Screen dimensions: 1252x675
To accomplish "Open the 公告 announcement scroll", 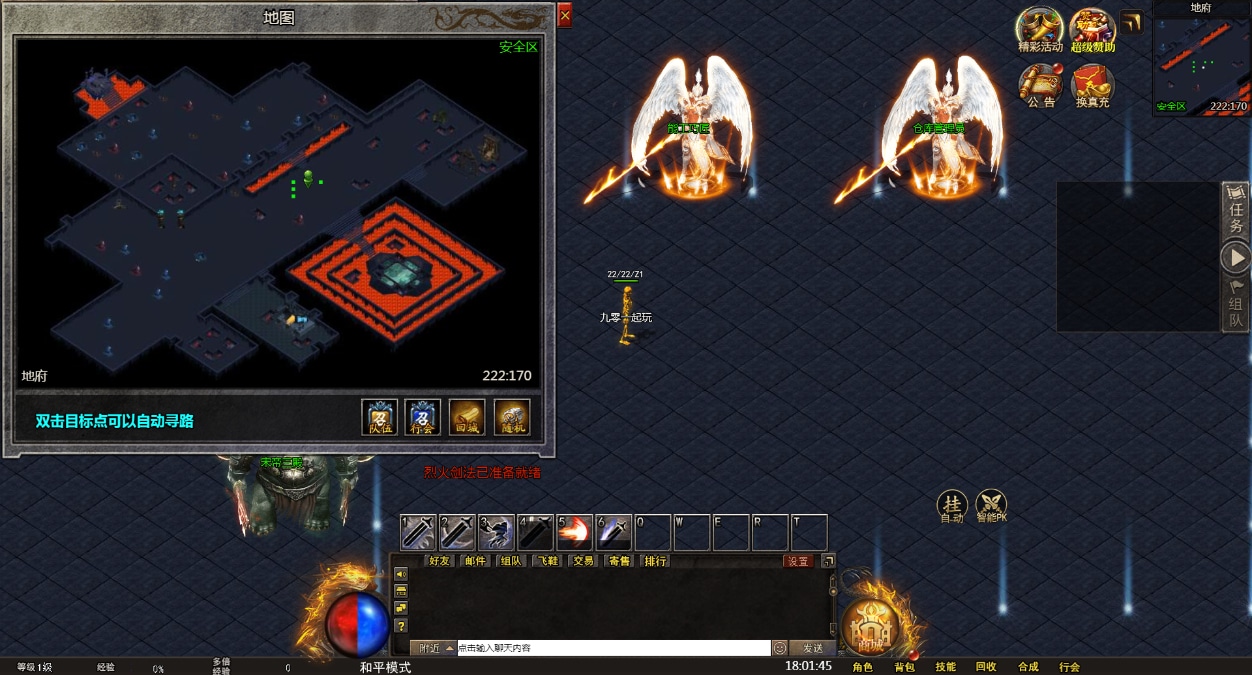I will click(x=1039, y=86).
